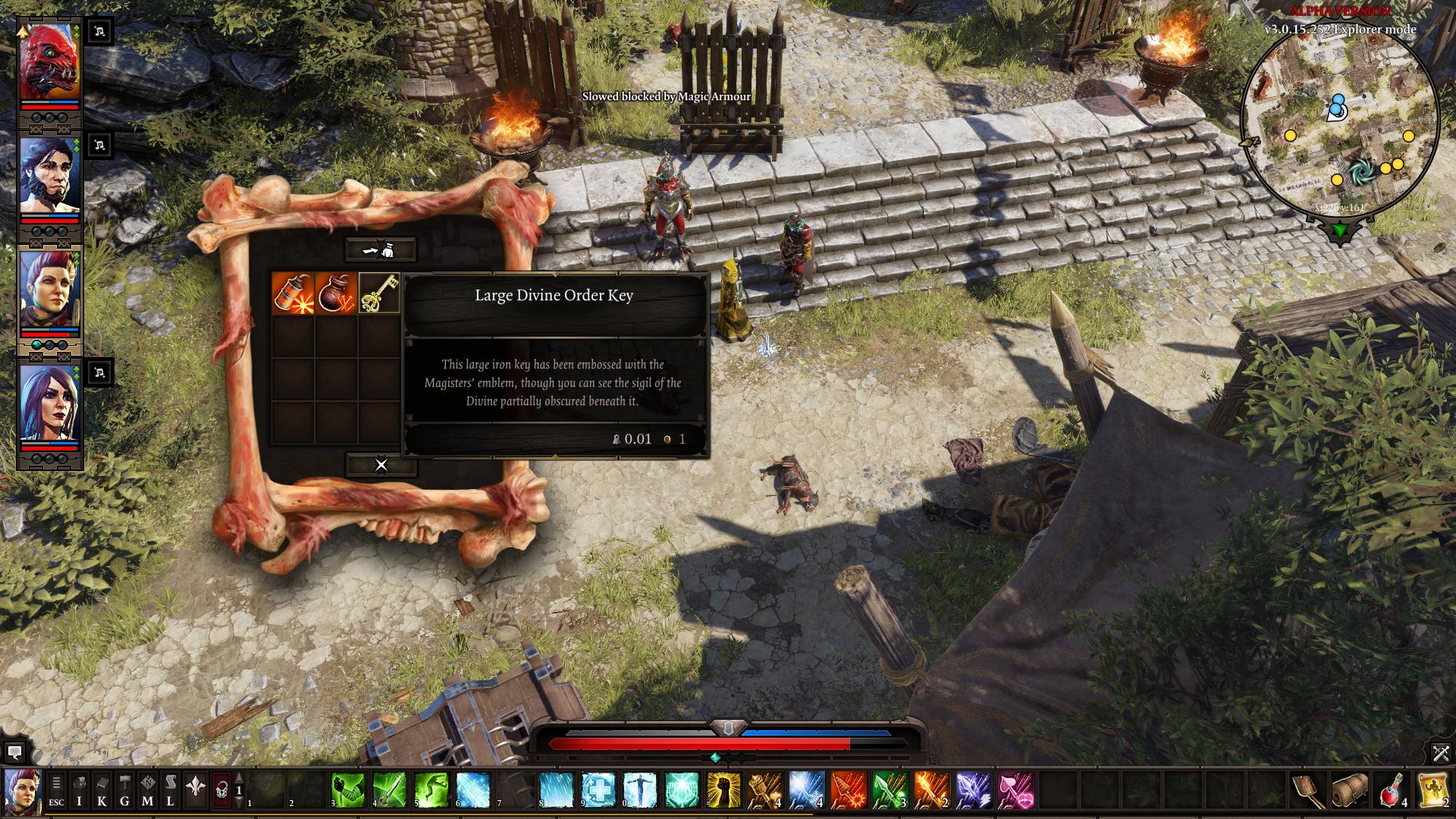
Task: Toggle the red hotbar lock icon
Action: click(221, 789)
